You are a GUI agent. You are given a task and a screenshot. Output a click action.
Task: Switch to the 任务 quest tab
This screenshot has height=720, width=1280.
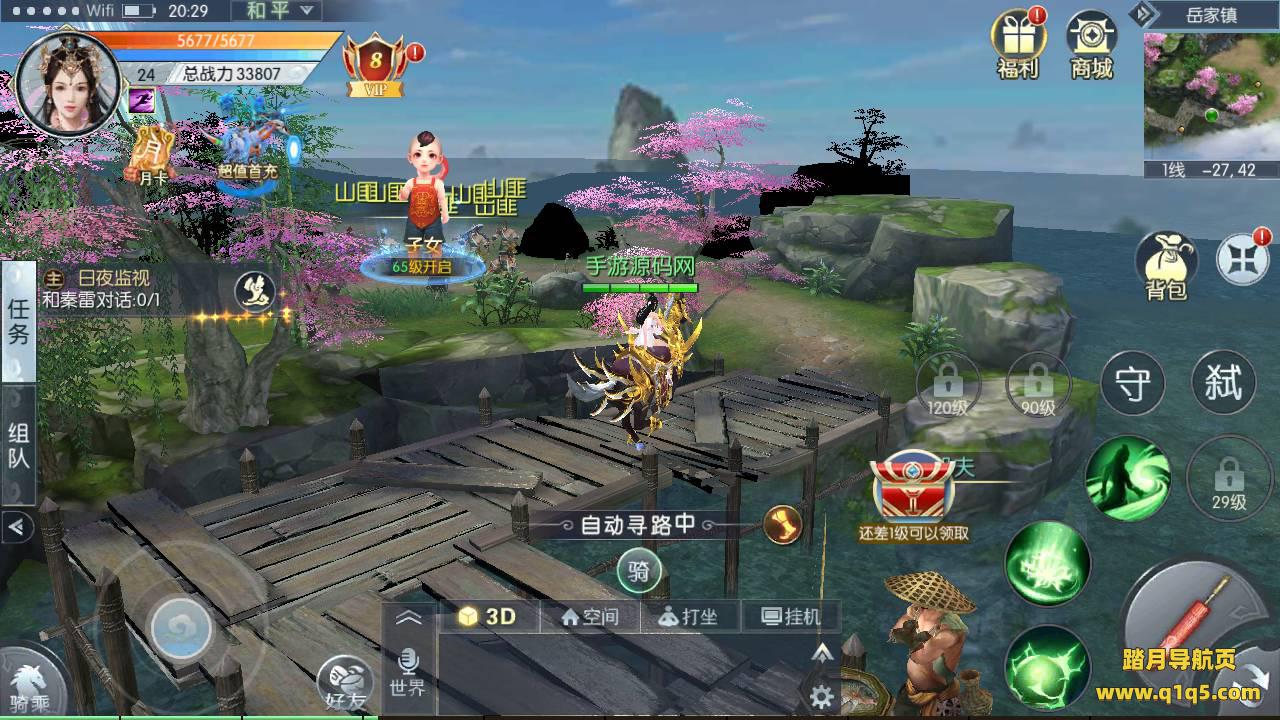(19, 322)
